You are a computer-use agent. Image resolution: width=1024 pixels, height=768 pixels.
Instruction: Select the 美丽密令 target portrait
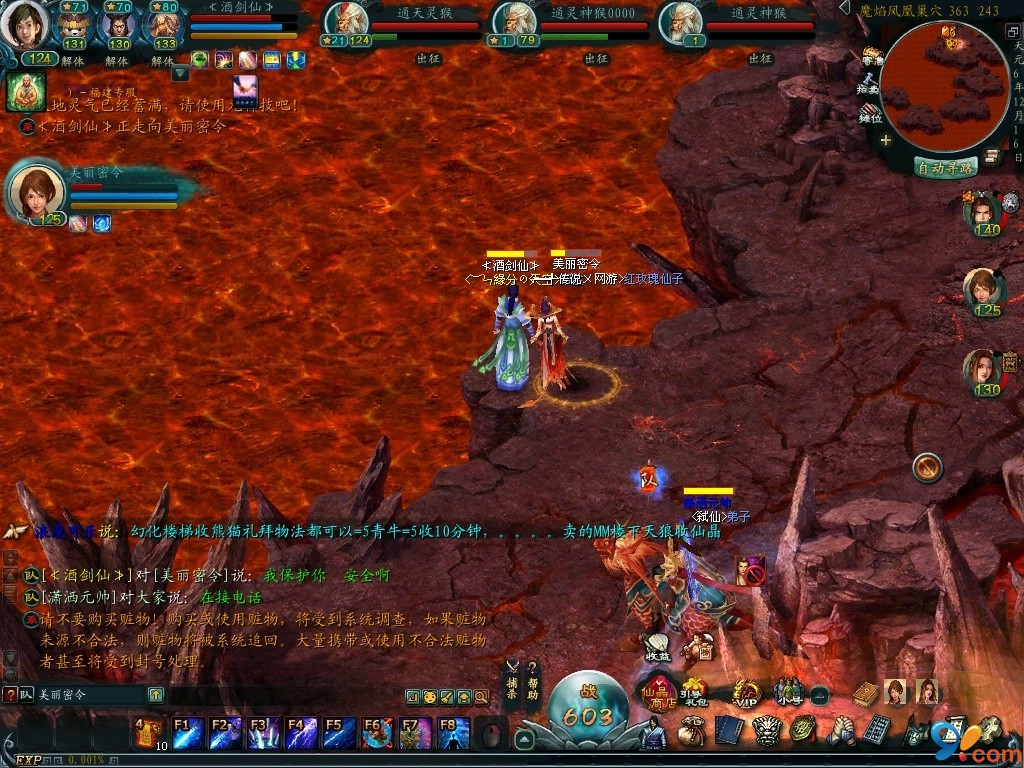[37, 192]
